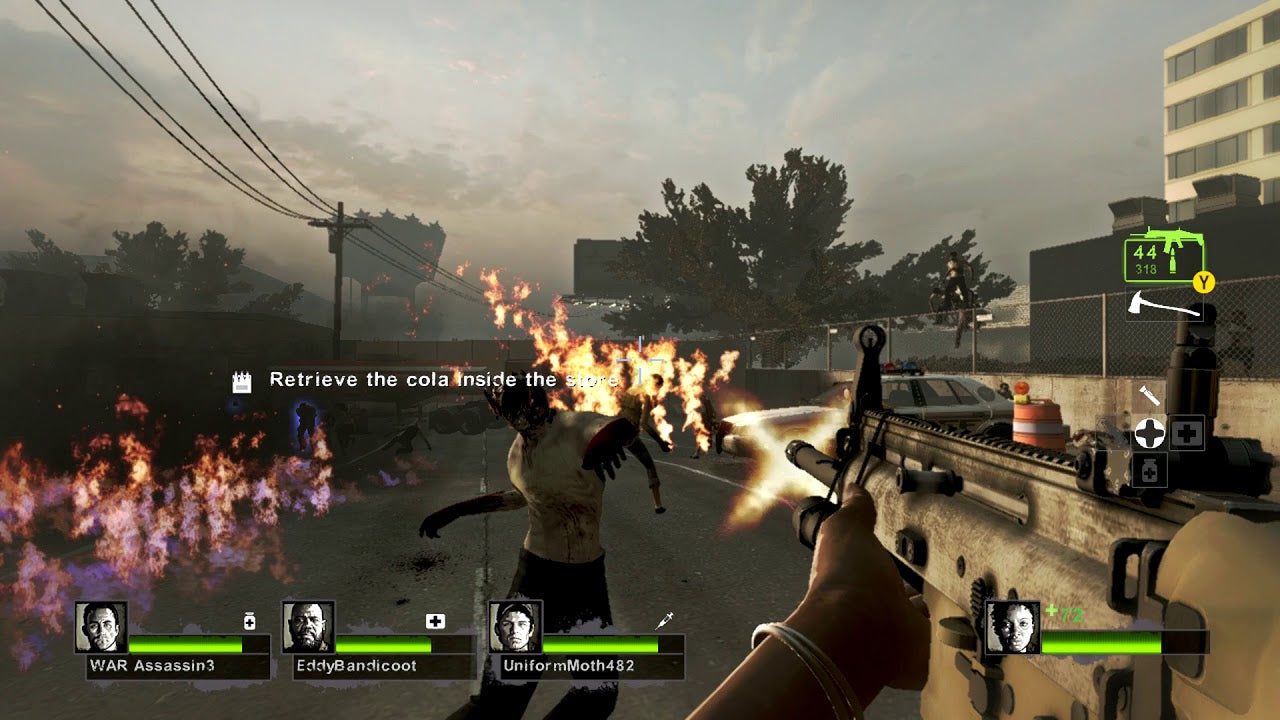Equip the axe melee weapon
Image resolution: width=1280 pixels, height=720 pixels.
coord(1164,304)
